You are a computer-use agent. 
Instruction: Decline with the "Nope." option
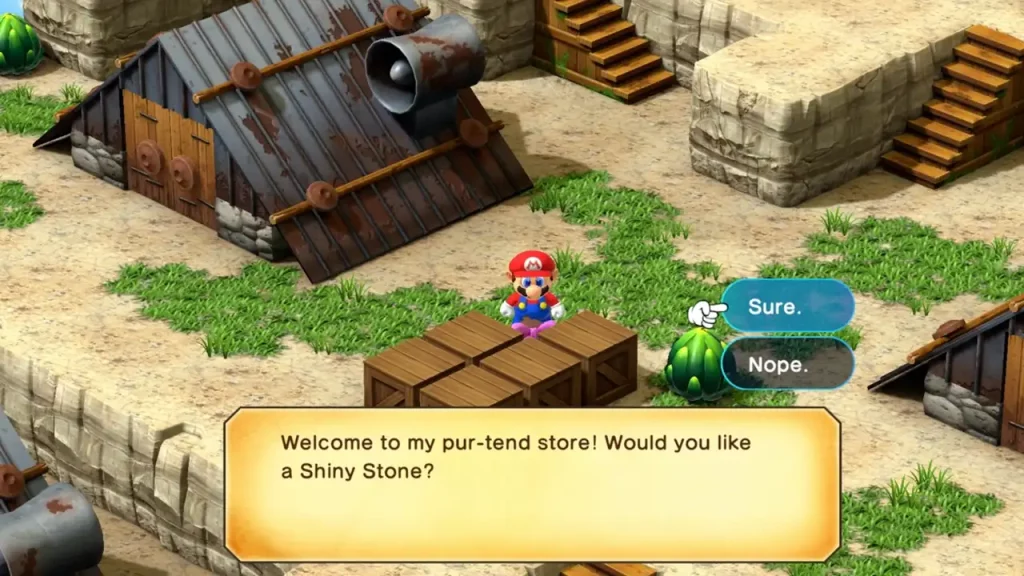[787, 364]
